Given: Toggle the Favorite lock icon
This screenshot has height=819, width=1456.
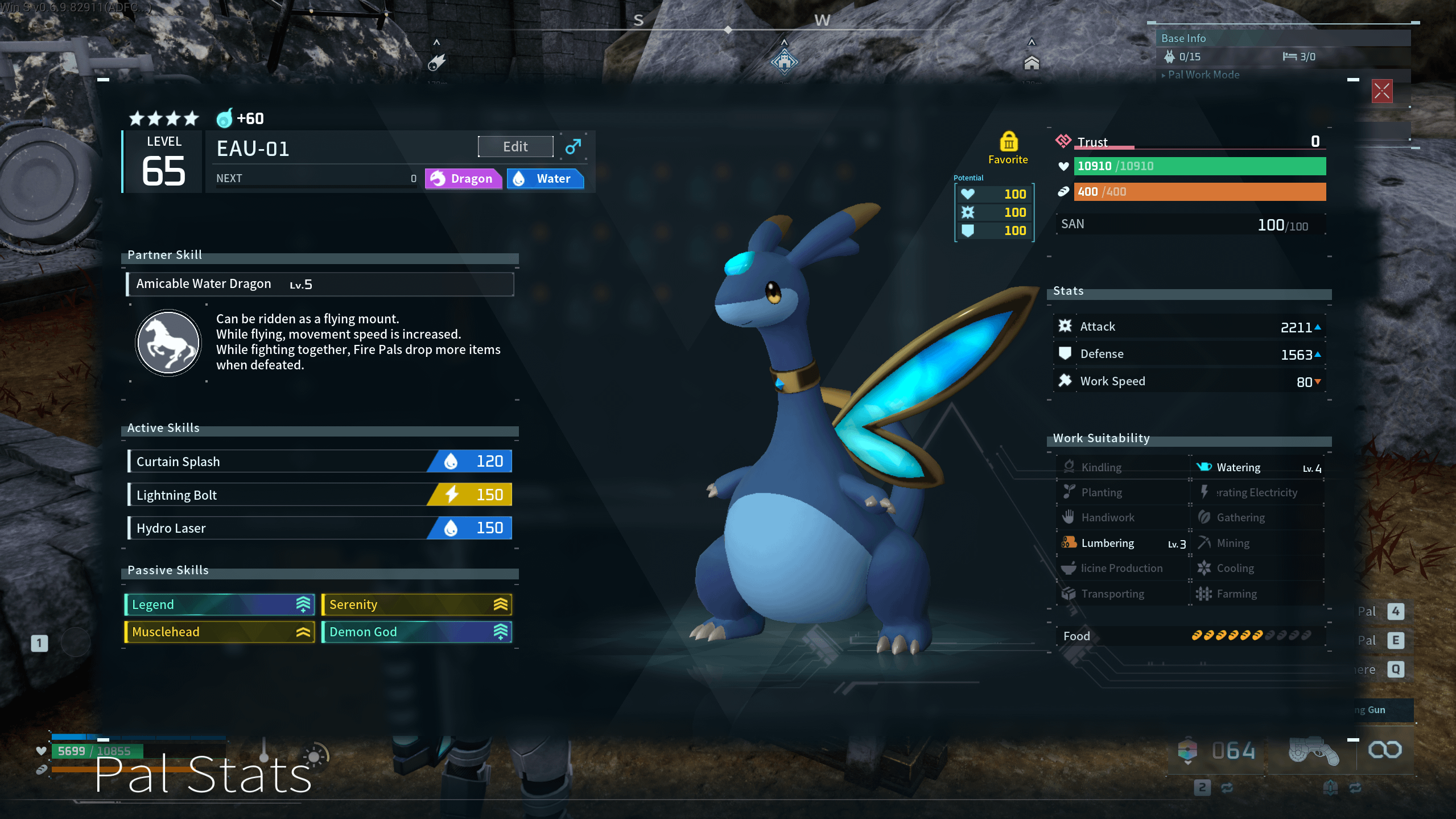Looking at the screenshot, I should (x=1008, y=142).
